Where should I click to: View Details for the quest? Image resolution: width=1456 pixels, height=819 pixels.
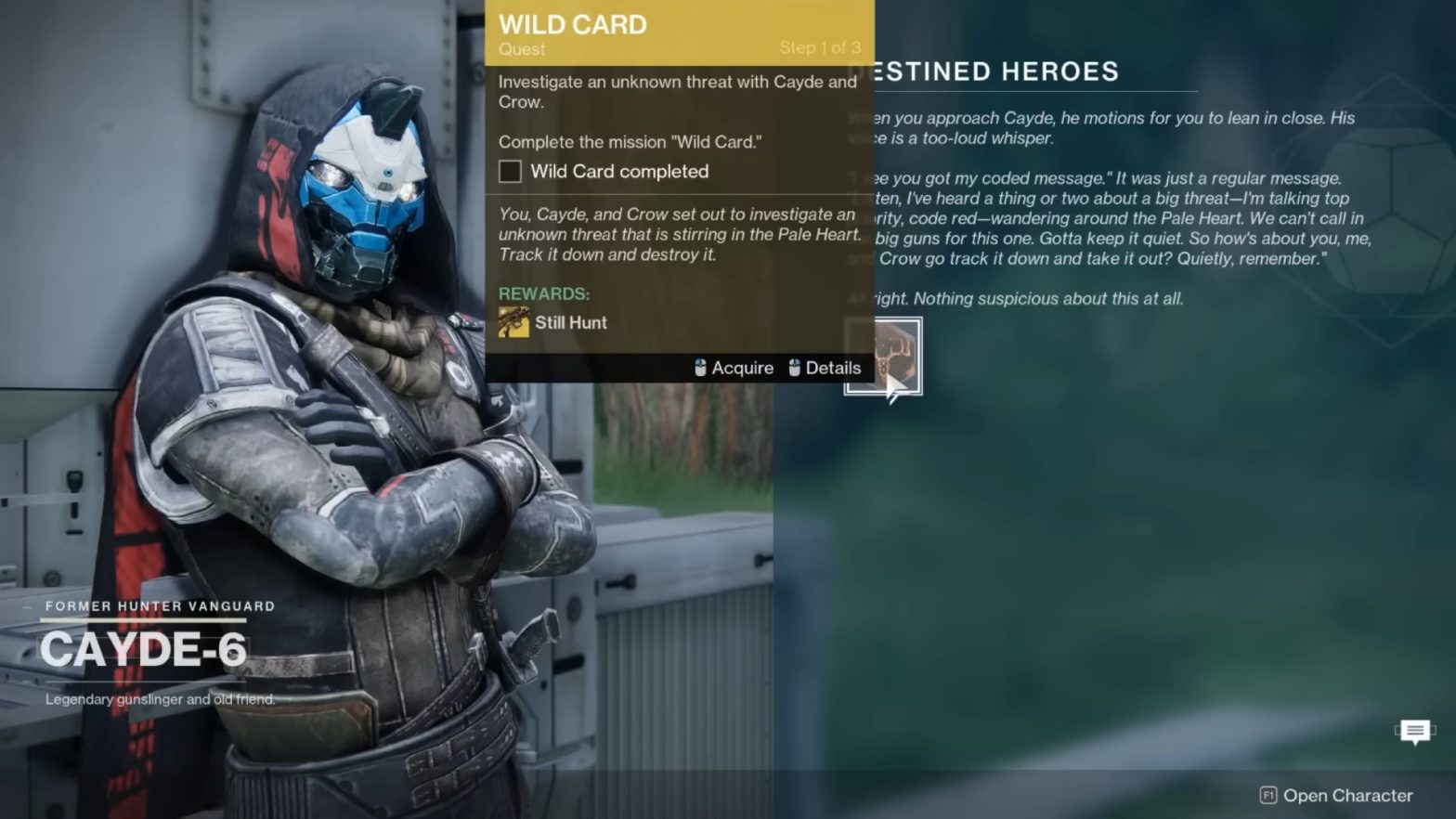(835, 368)
